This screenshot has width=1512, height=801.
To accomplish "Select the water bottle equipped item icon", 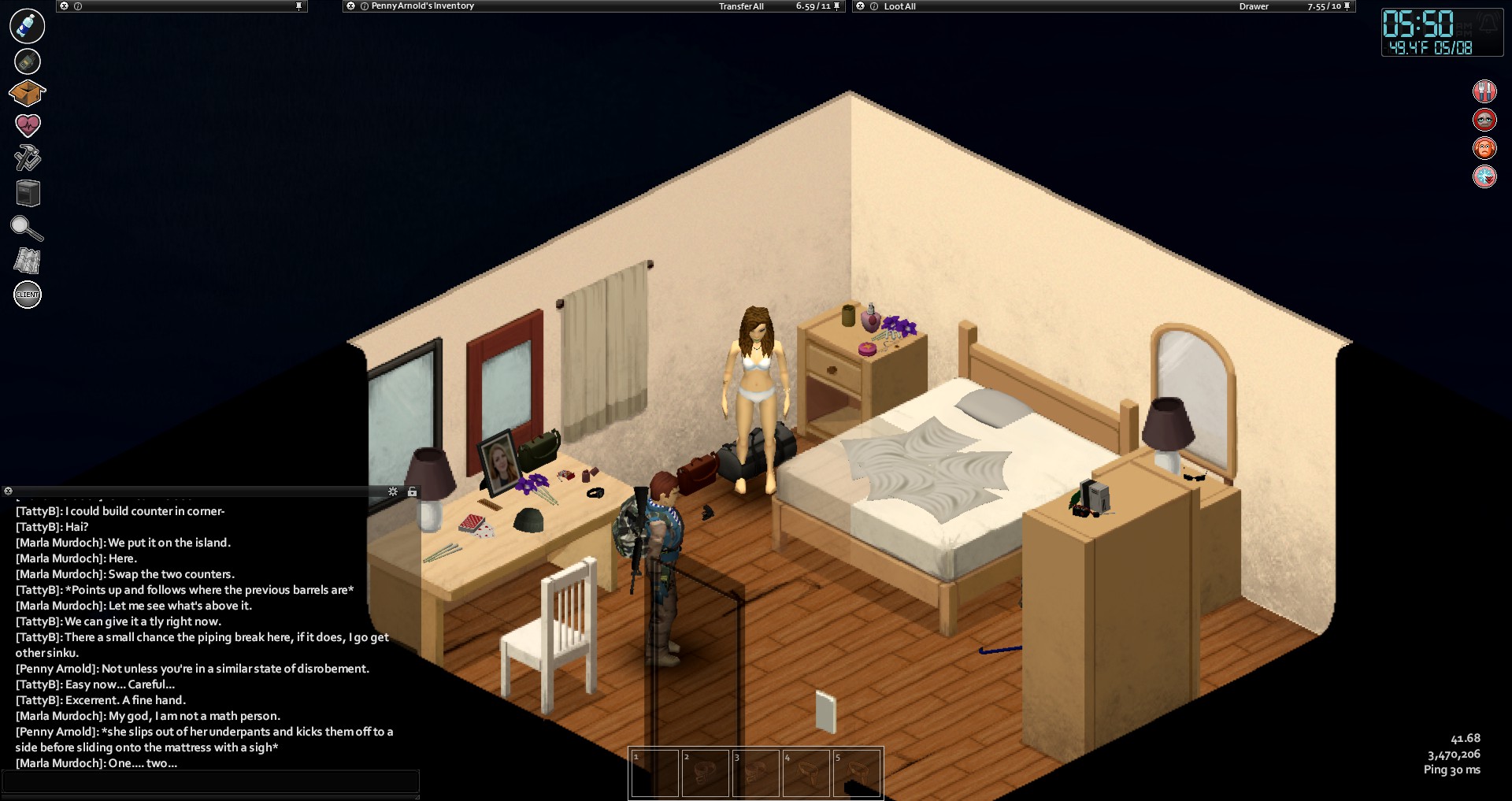I will click(x=28, y=26).
